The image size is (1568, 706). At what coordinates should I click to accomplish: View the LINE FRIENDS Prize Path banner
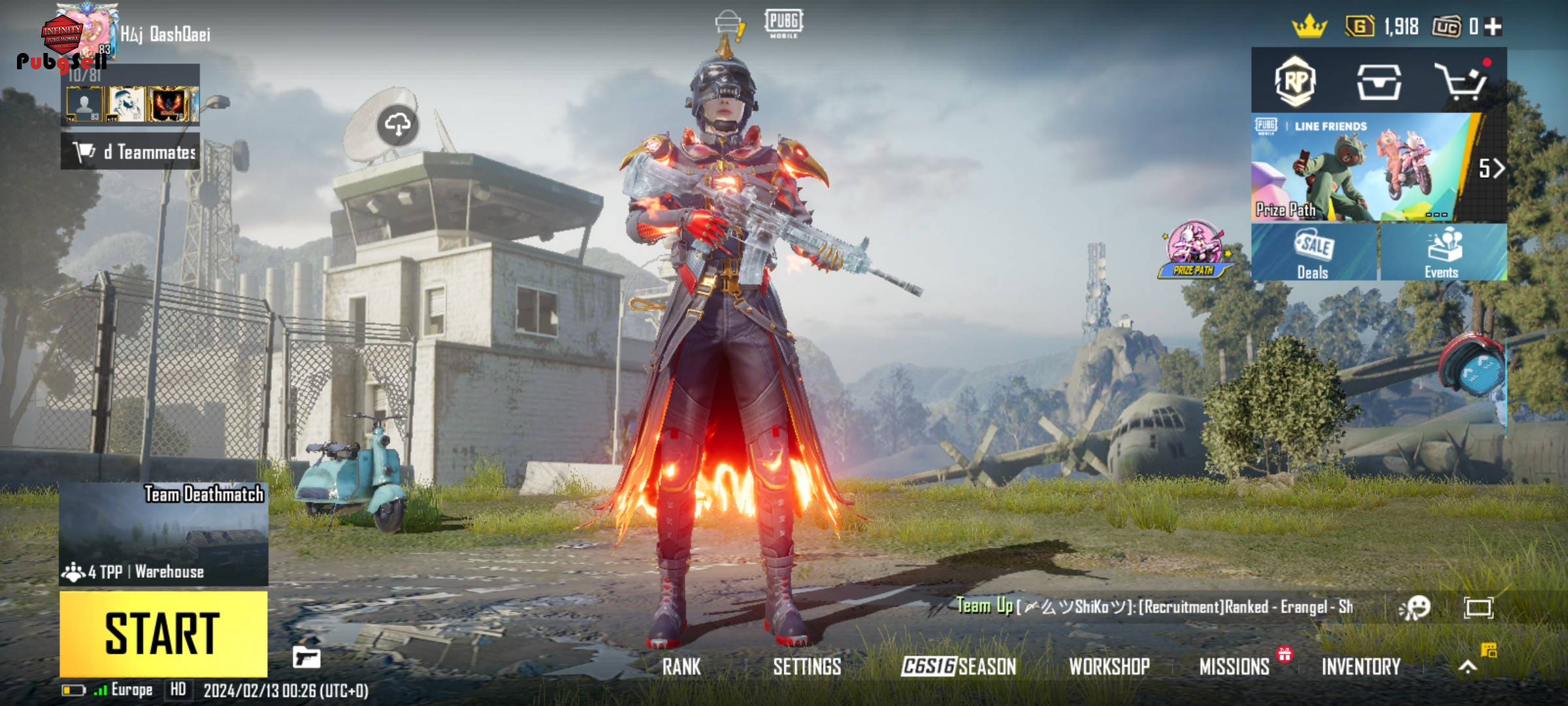[1362, 168]
